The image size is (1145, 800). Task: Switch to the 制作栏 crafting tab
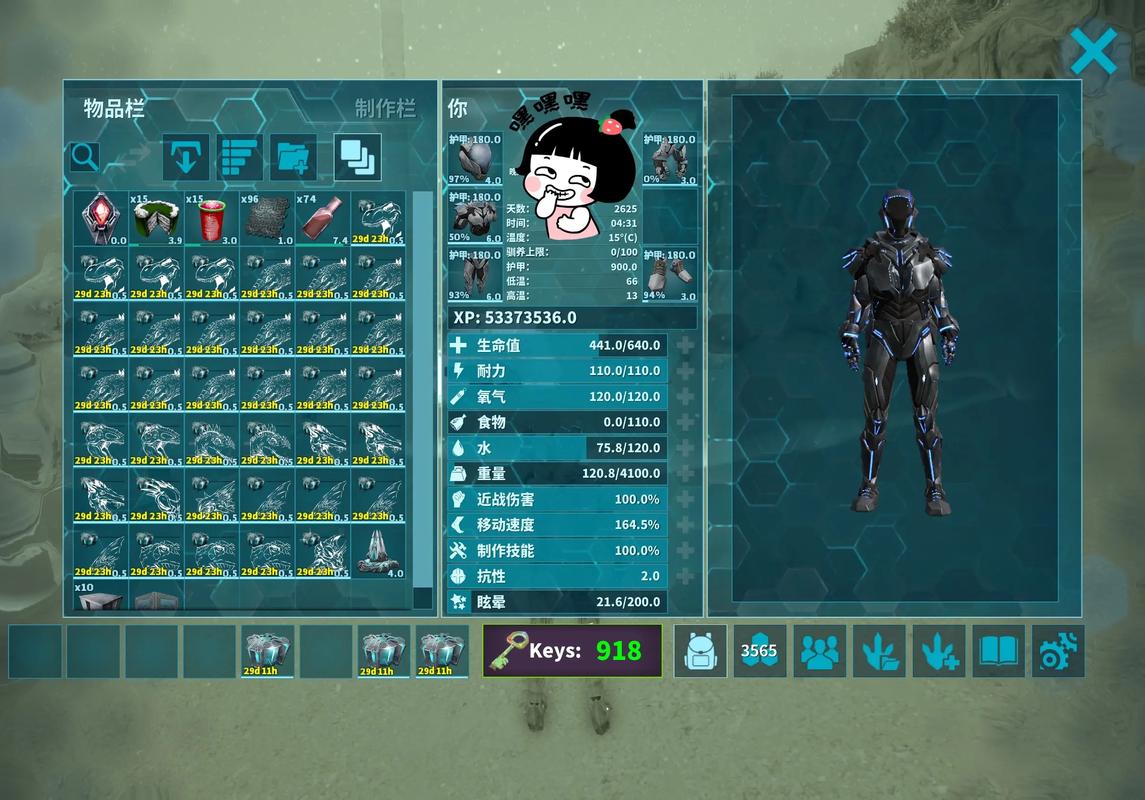pyautogui.click(x=385, y=108)
